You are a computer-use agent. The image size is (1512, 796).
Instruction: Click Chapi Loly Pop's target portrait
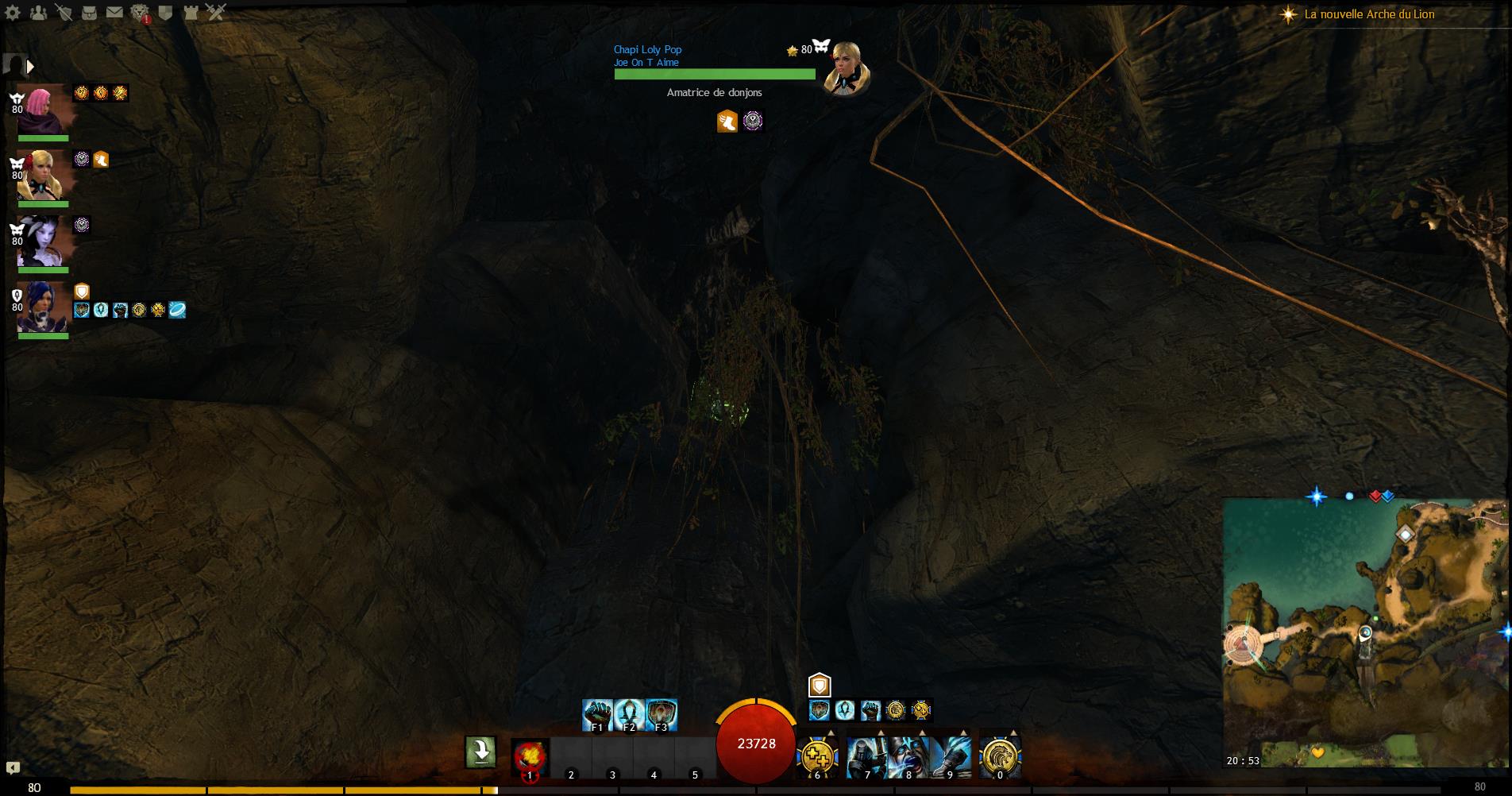click(845, 68)
